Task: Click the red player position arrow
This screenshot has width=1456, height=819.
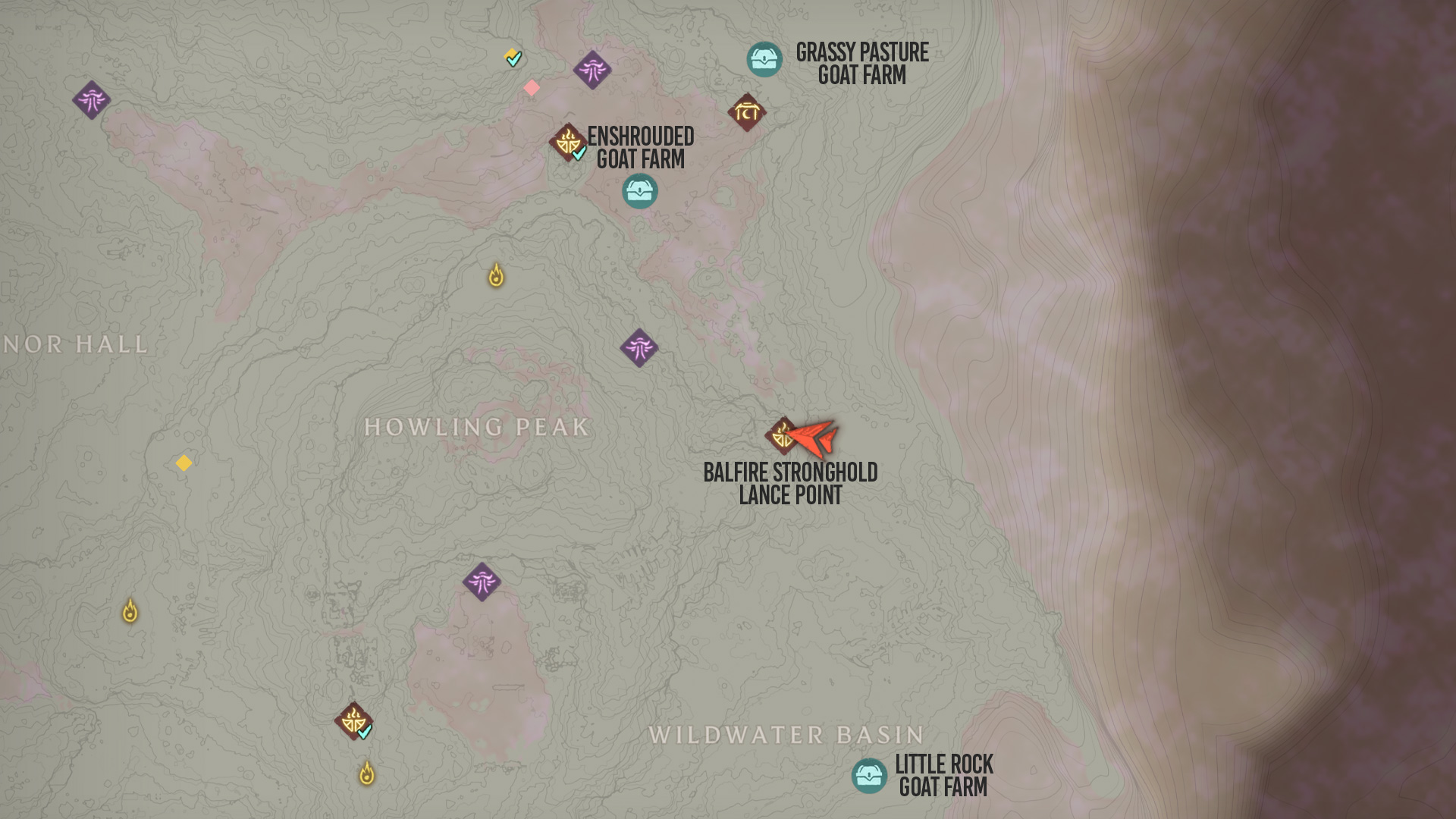Action: pyautogui.click(x=815, y=438)
